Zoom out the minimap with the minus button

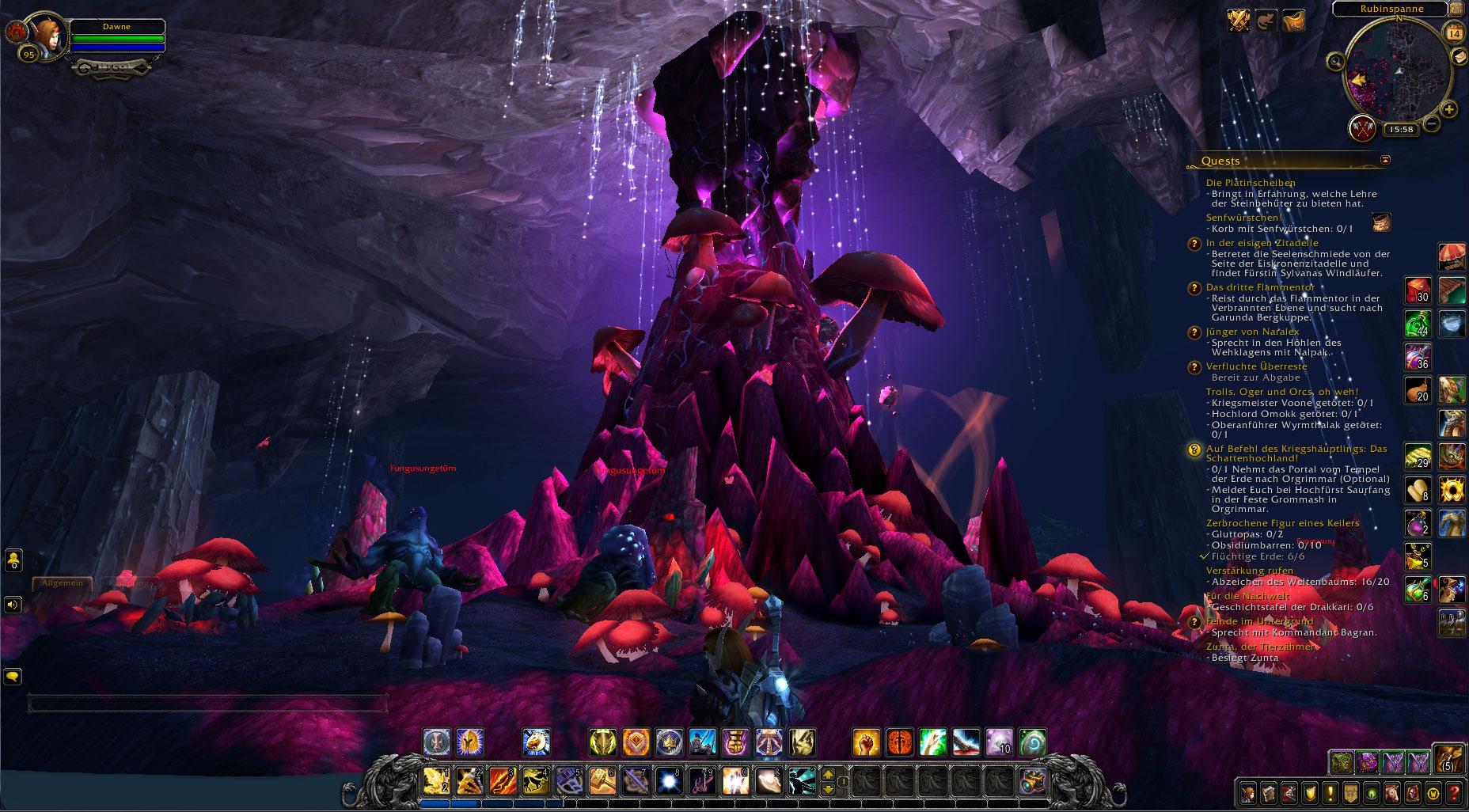[1432, 124]
